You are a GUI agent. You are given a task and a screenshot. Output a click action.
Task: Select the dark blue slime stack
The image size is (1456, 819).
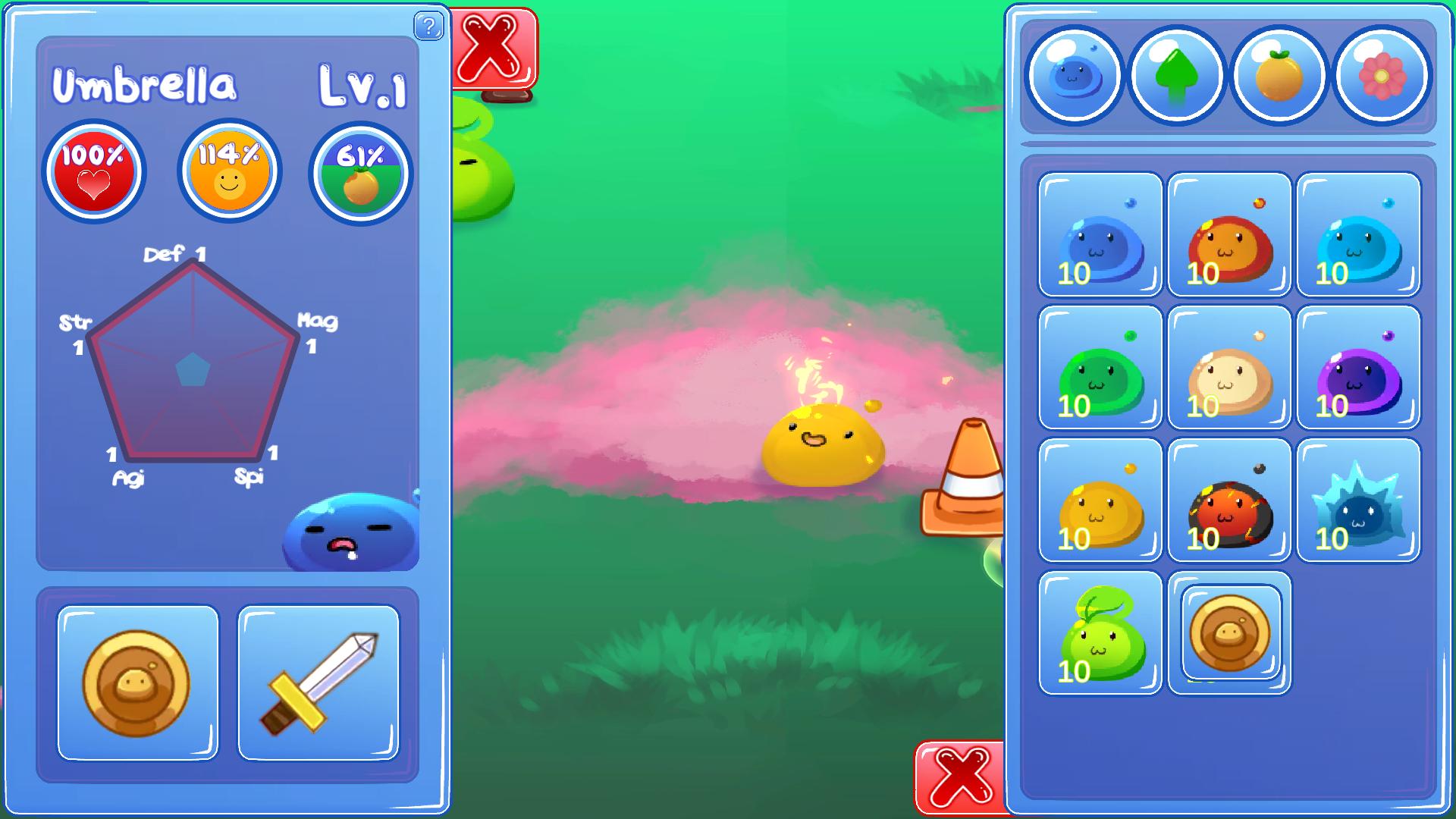(x=1100, y=235)
